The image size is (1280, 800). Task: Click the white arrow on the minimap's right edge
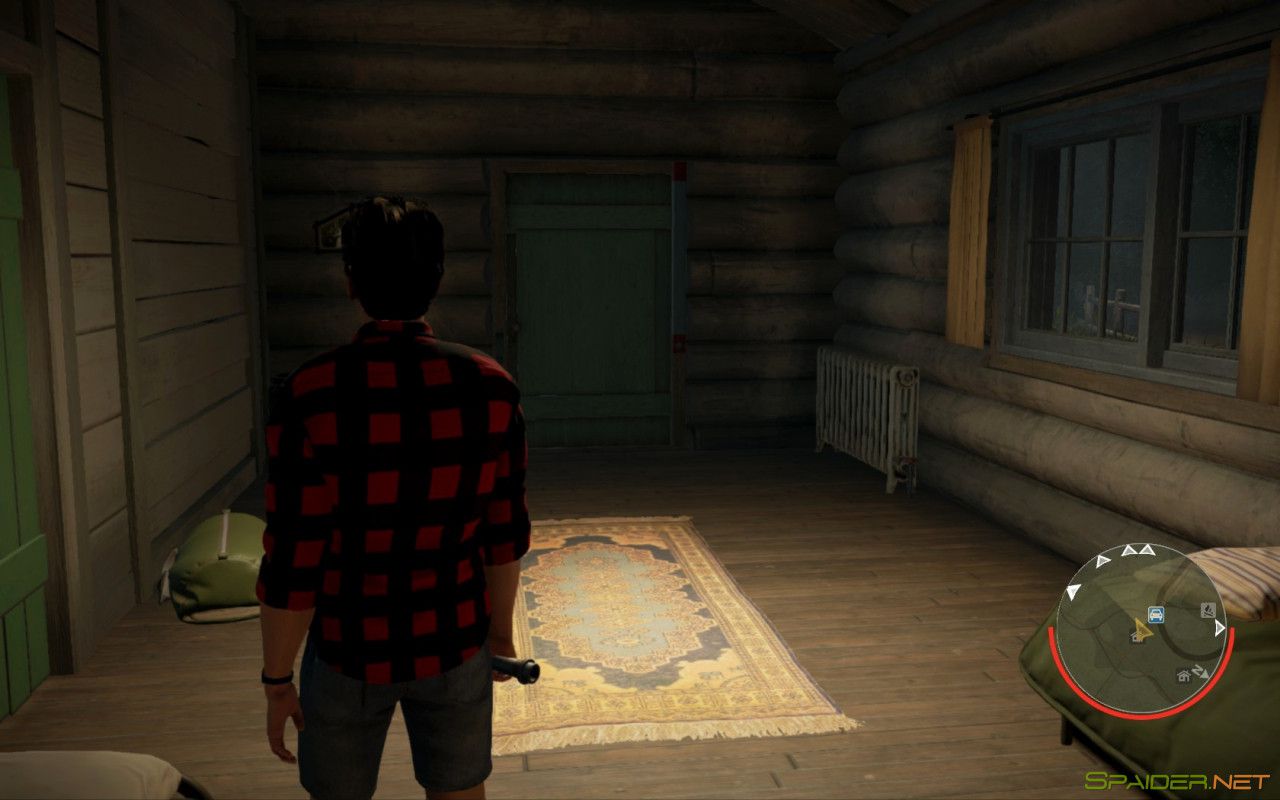1219,627
